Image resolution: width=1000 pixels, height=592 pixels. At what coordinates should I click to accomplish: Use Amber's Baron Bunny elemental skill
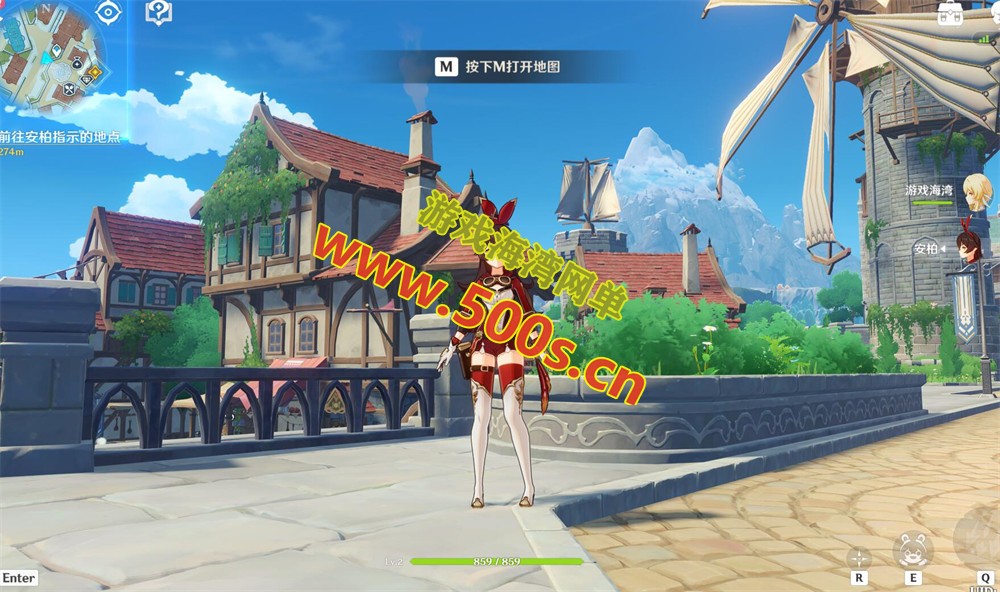click(x=912, y=549)
